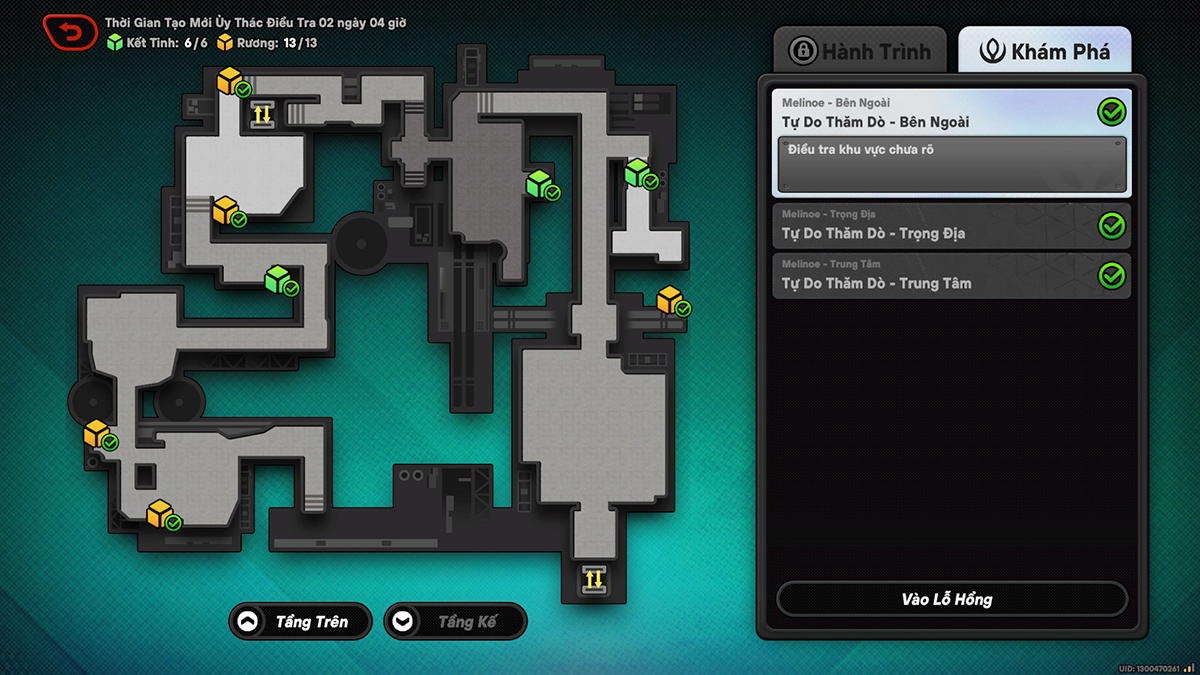Go to upper floor with Tầng Trên

pos(300,622)
